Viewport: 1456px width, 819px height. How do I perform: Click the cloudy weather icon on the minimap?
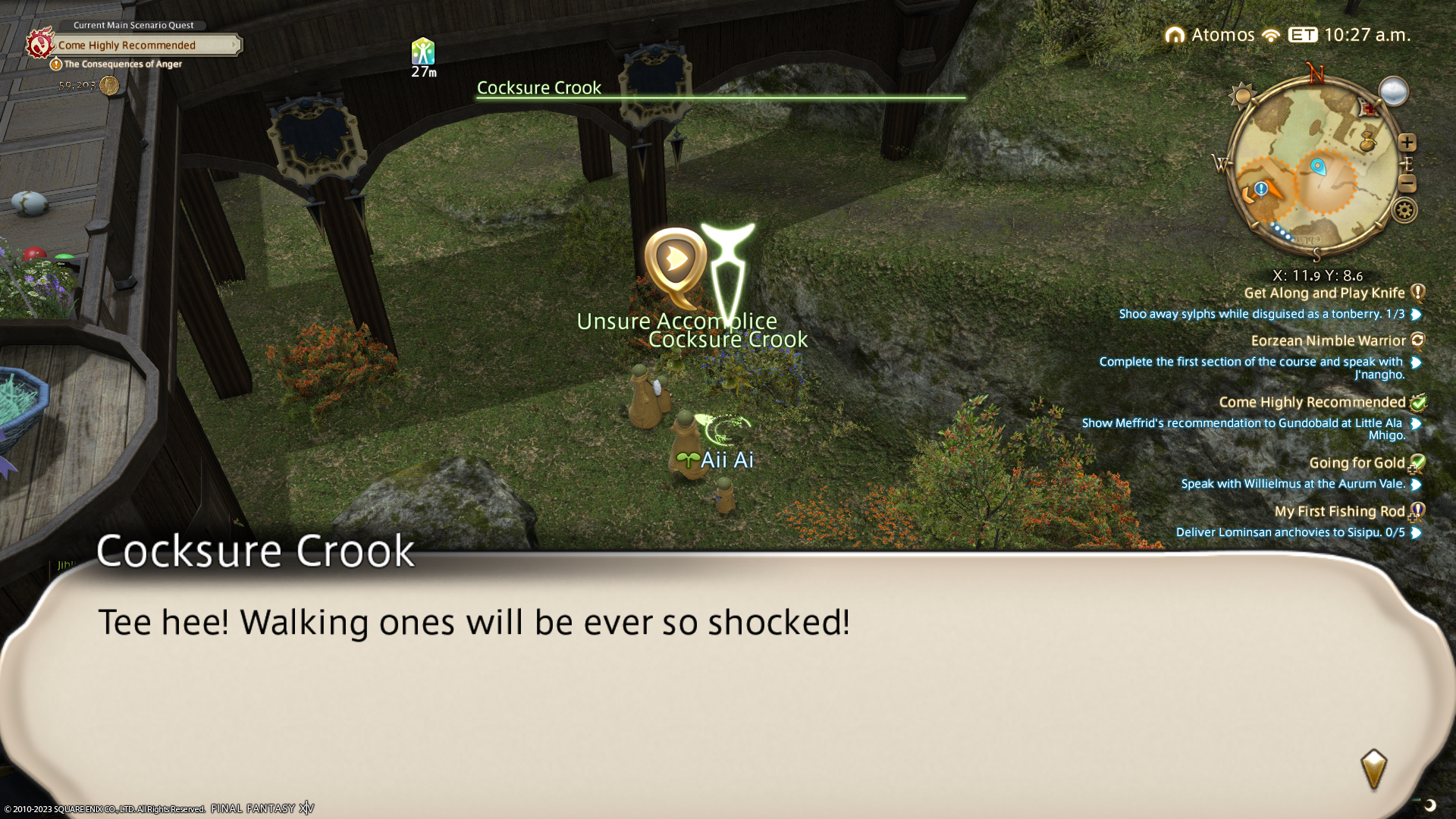1393,92
